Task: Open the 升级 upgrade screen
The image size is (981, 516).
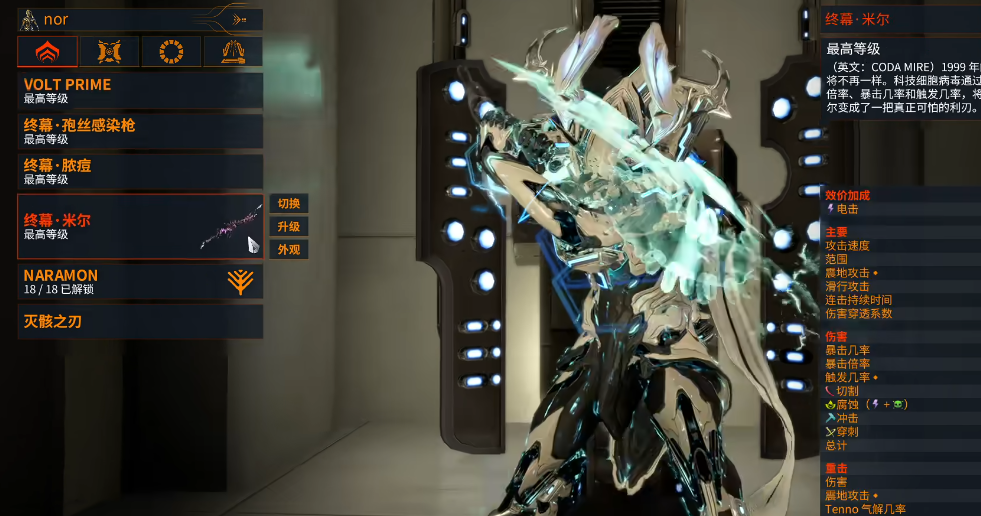Action: point(288,226)
